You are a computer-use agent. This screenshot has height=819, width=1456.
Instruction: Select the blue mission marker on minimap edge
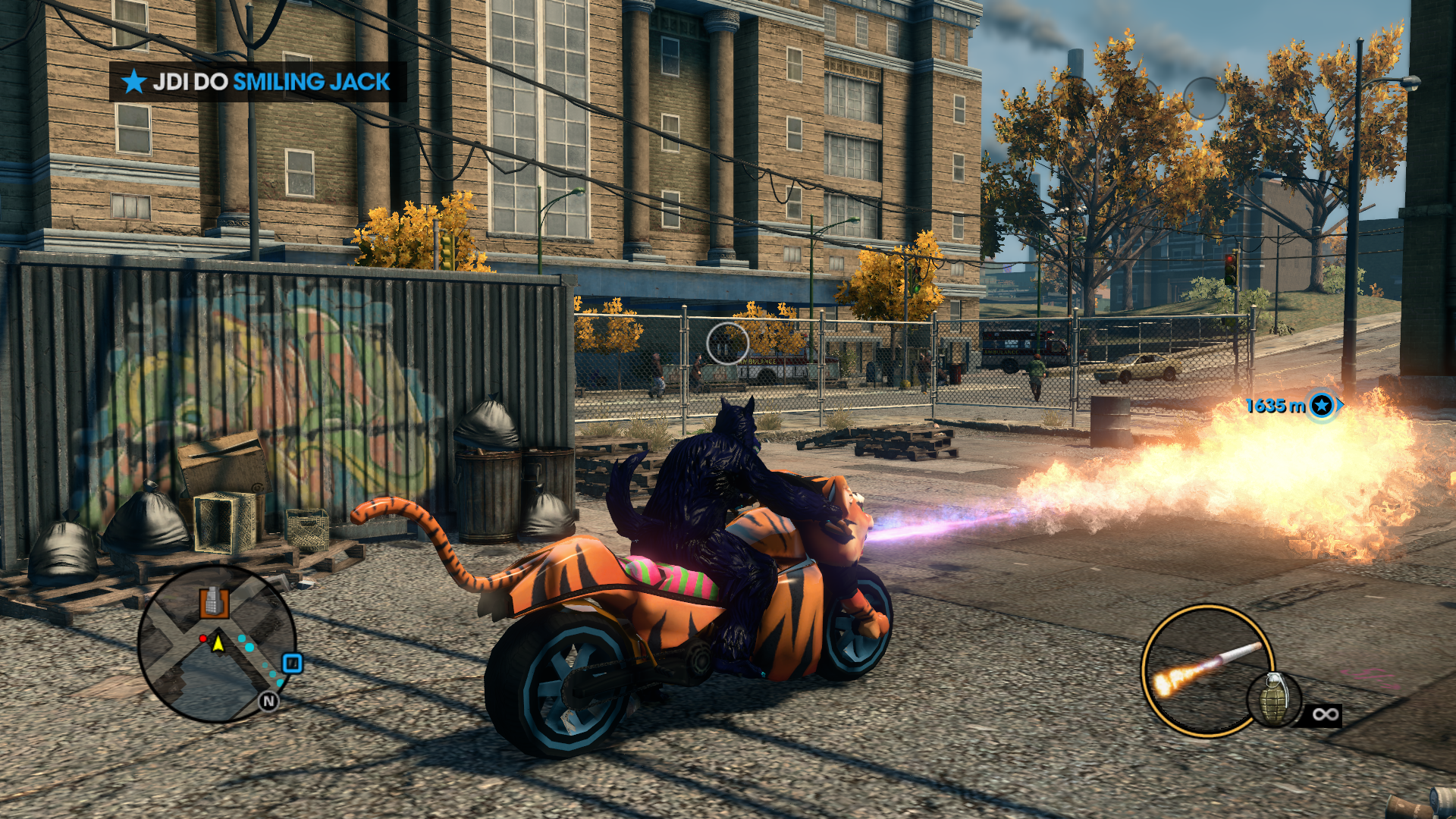293,664
